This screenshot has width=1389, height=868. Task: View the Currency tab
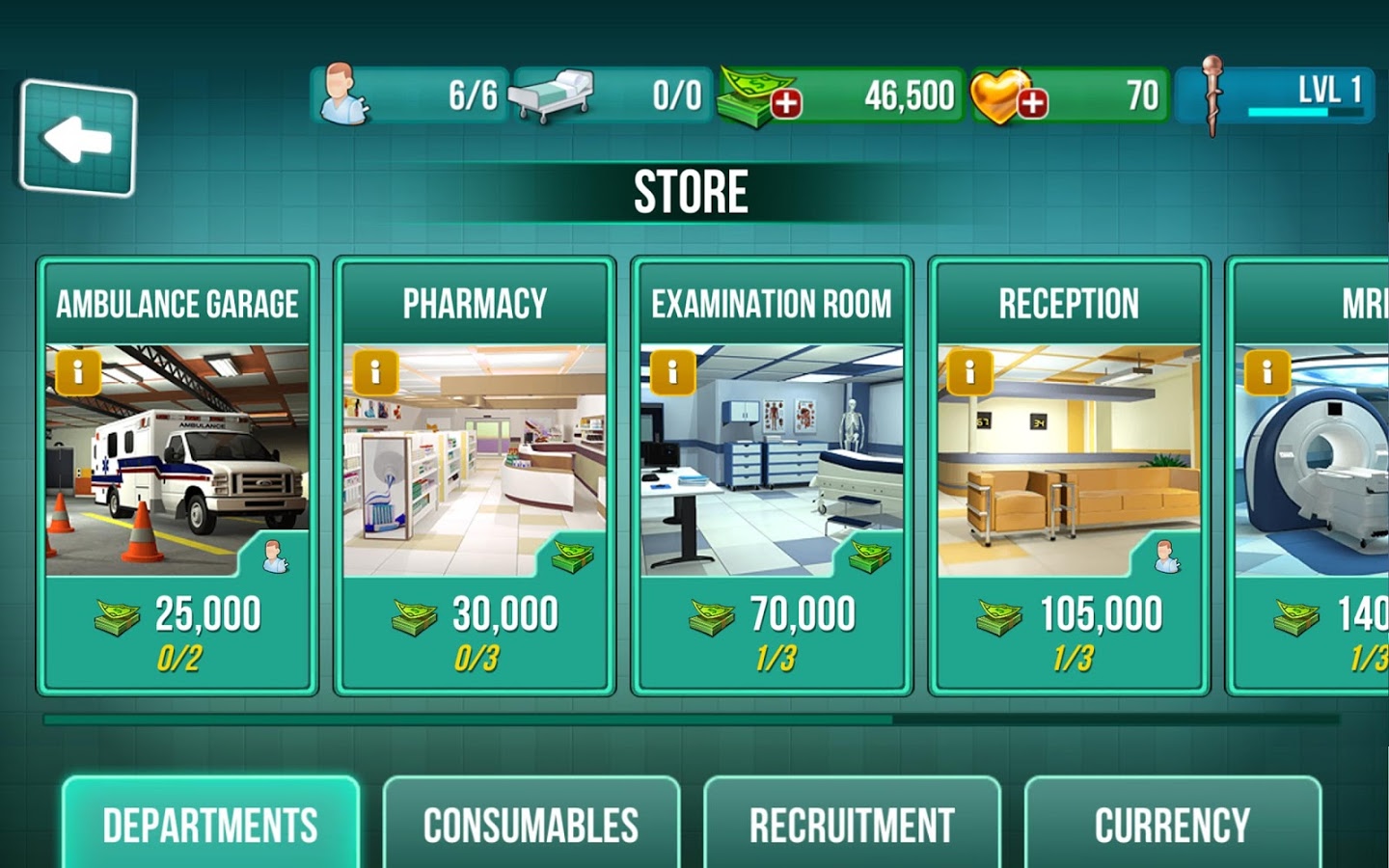1171,824
